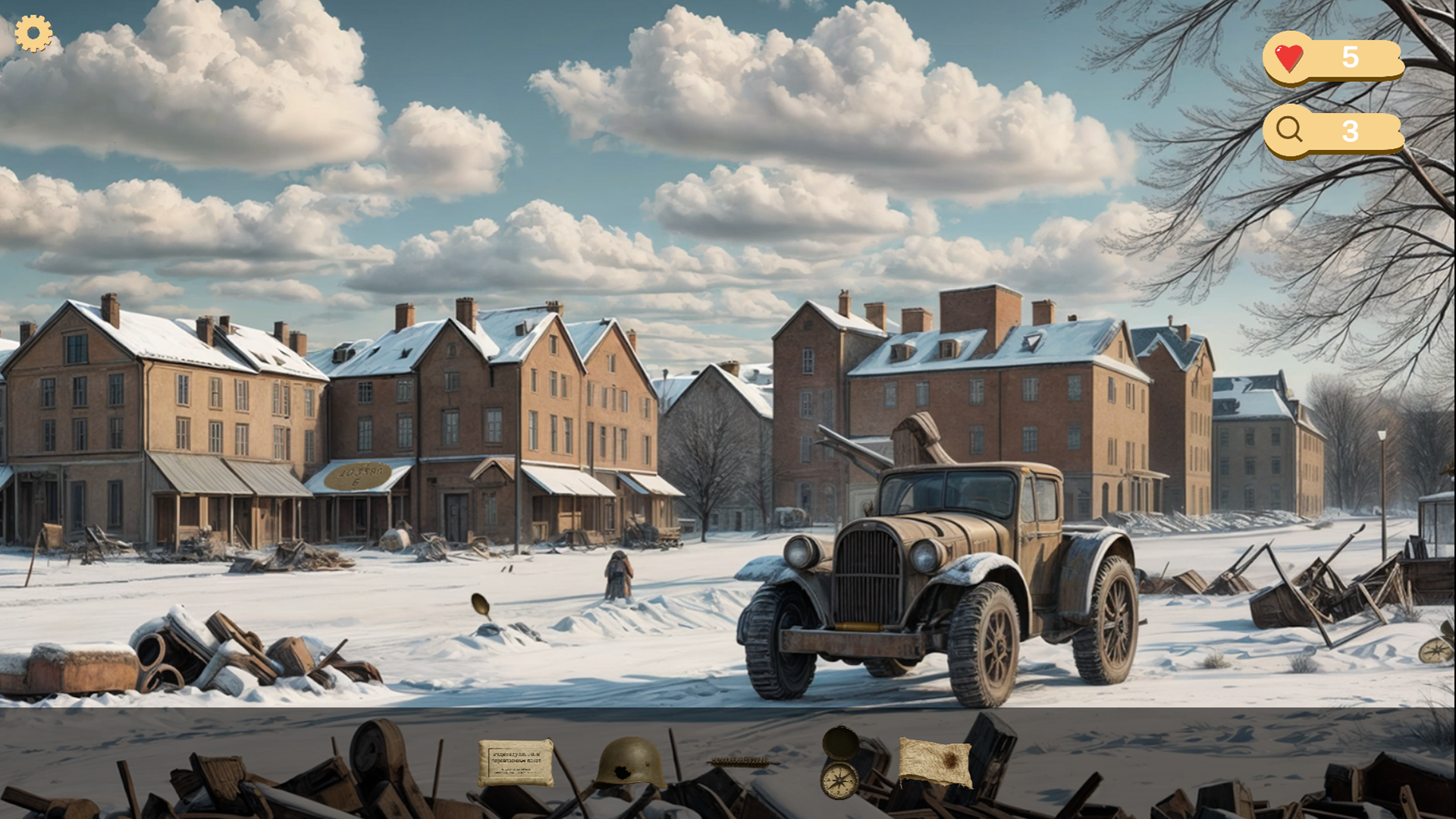Open the settings gear menu
The width and height of the screenshot is (1456, 819).
[x=33, y=33]
